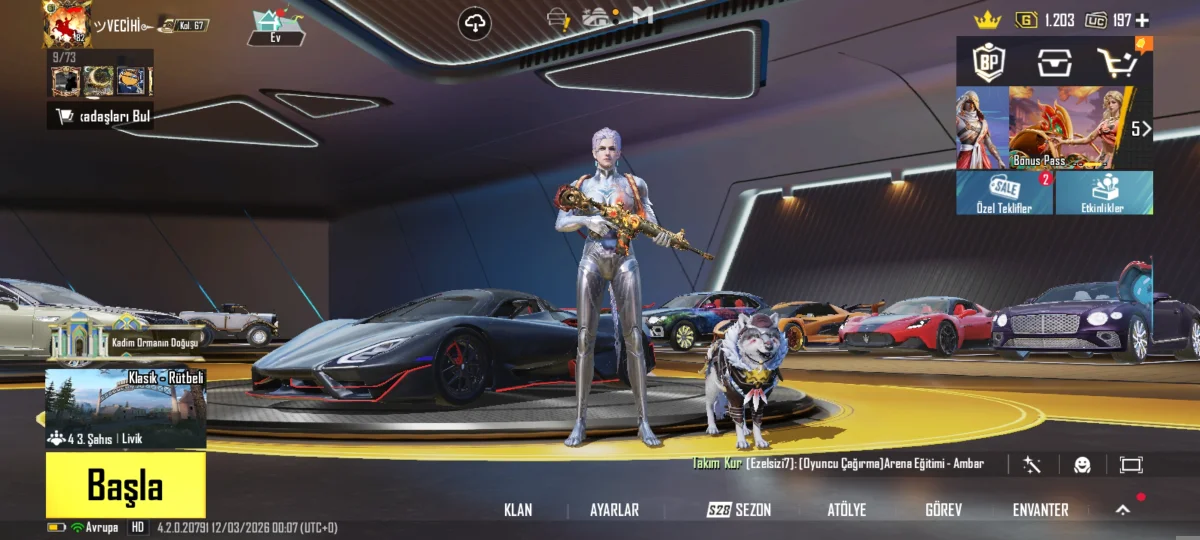Screen dimensions: 1200x540
Task: Open the KLAN menu
Action: point(518,510)
